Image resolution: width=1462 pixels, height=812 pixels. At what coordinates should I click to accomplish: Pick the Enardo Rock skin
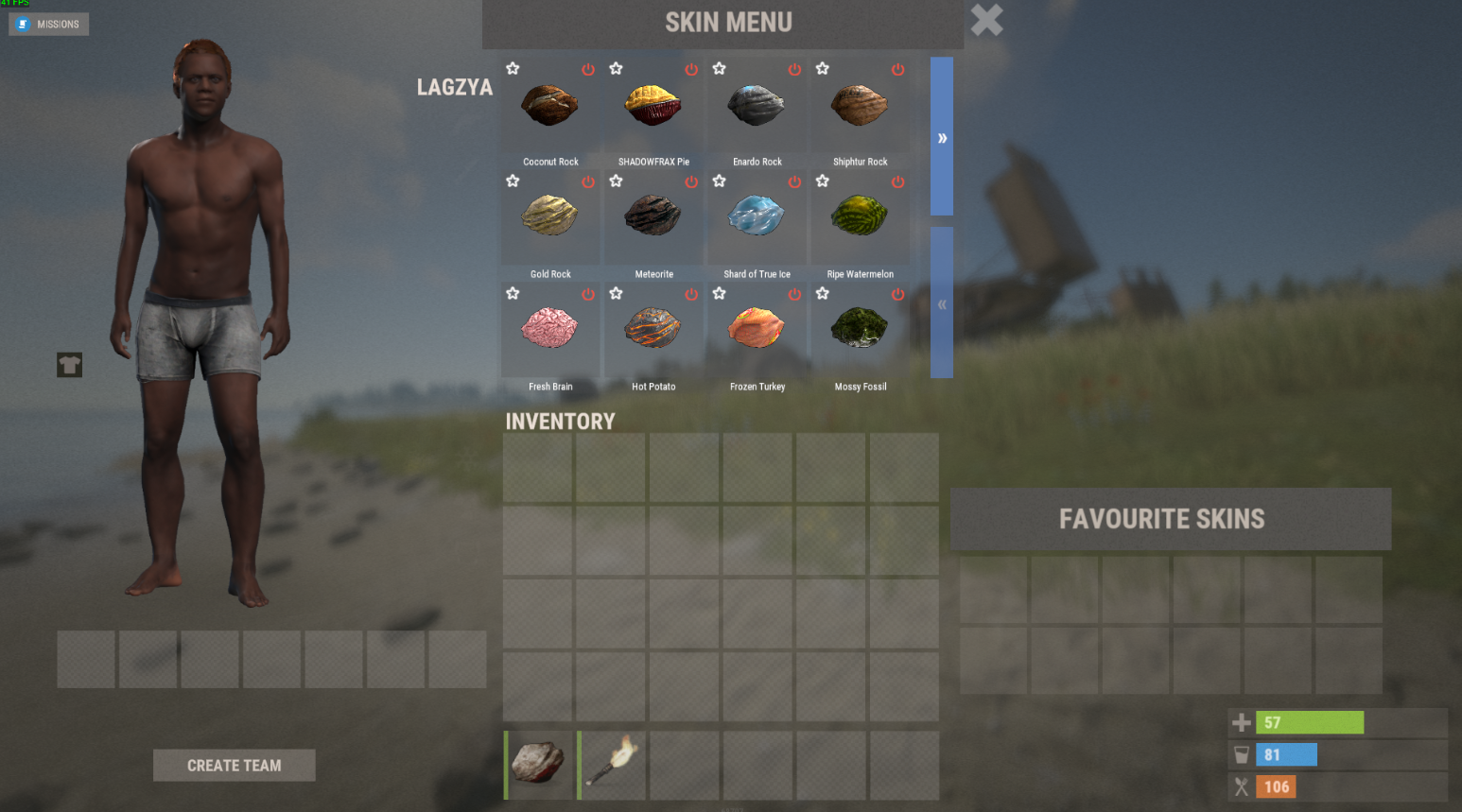757,107
